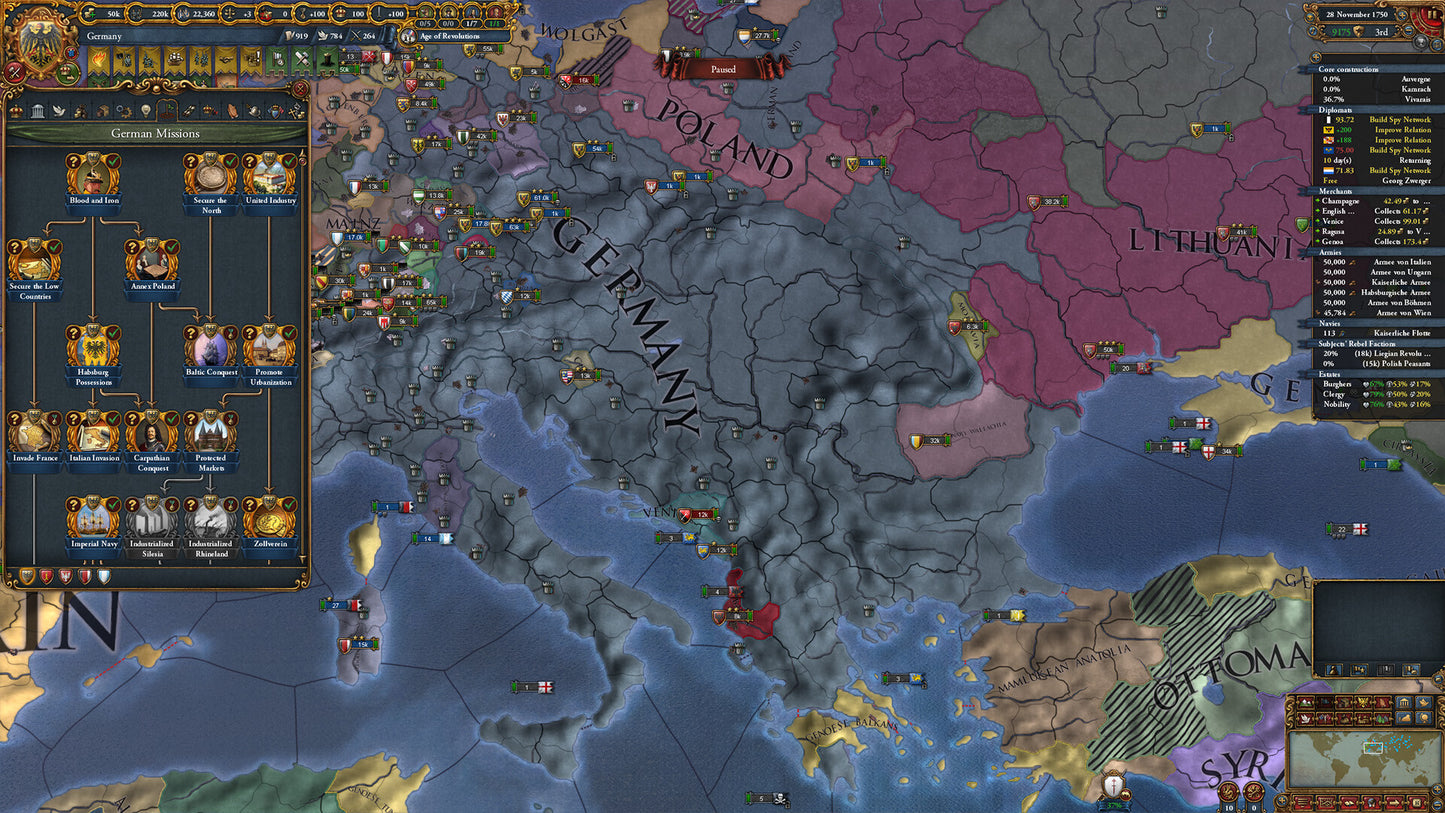This screenshot has width=1445, height=813.
Task: Open the message log icon below the minimap
Action: point(1304,802)
